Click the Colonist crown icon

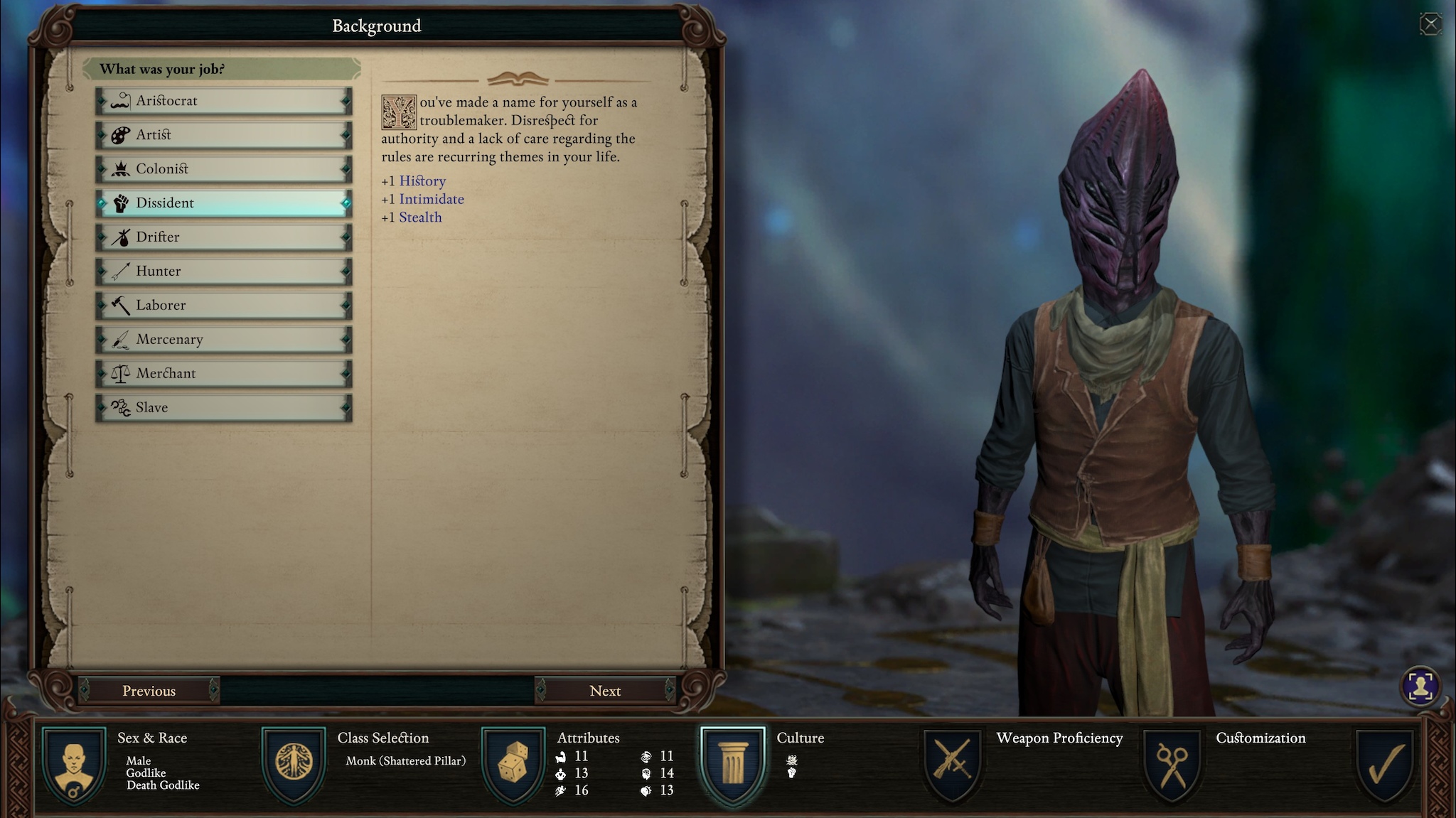(x=122, y=169)
